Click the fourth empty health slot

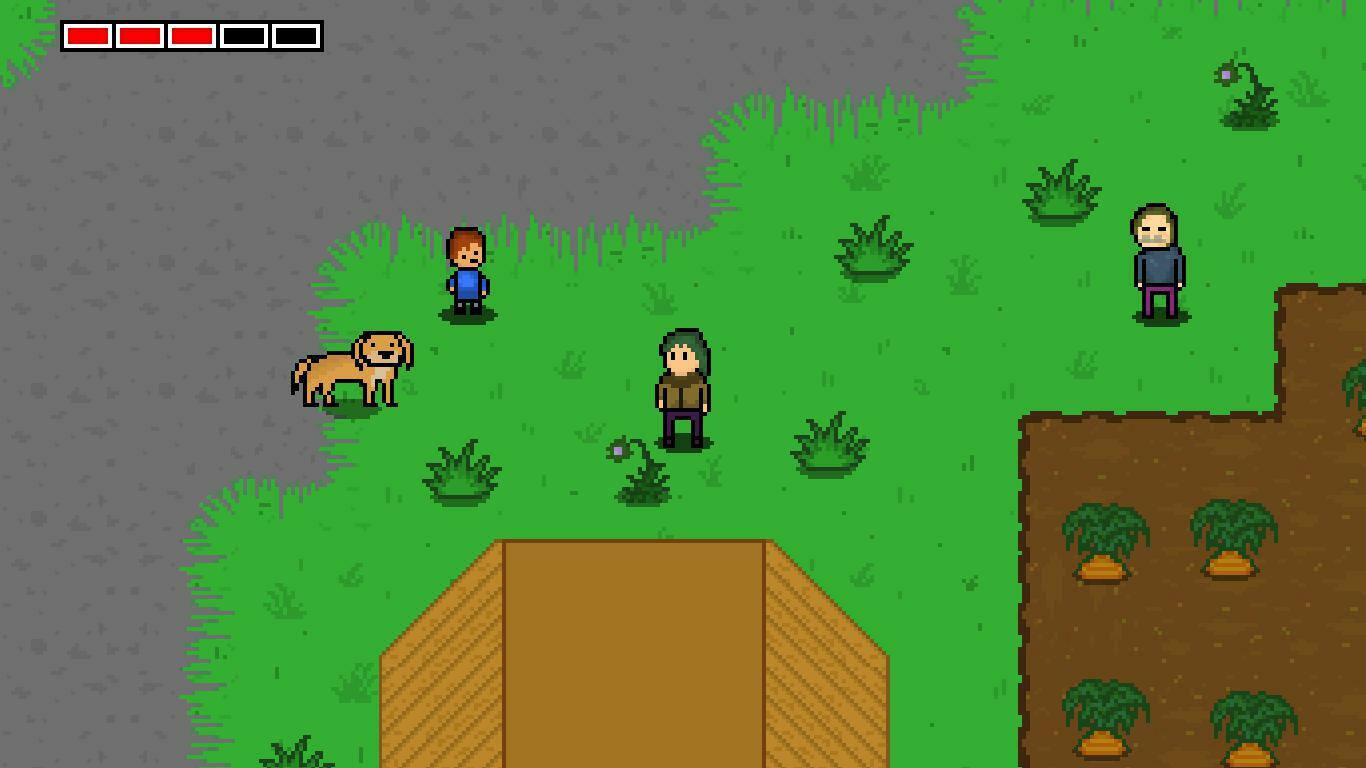(241, 36)
